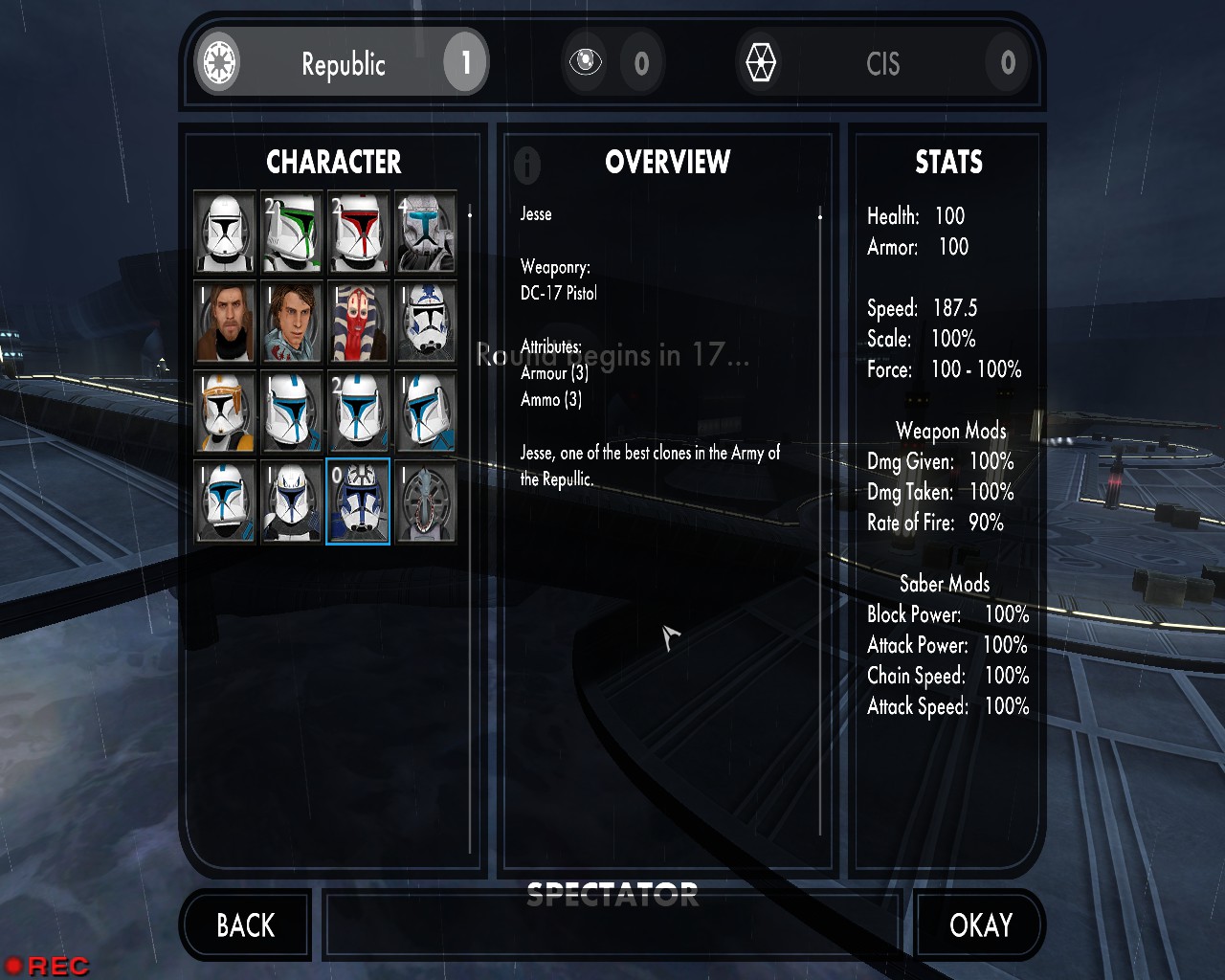Screen dimensions: 1225x980
Task: Choose the grey commando with teal visor
Action: tap(426, 233)
